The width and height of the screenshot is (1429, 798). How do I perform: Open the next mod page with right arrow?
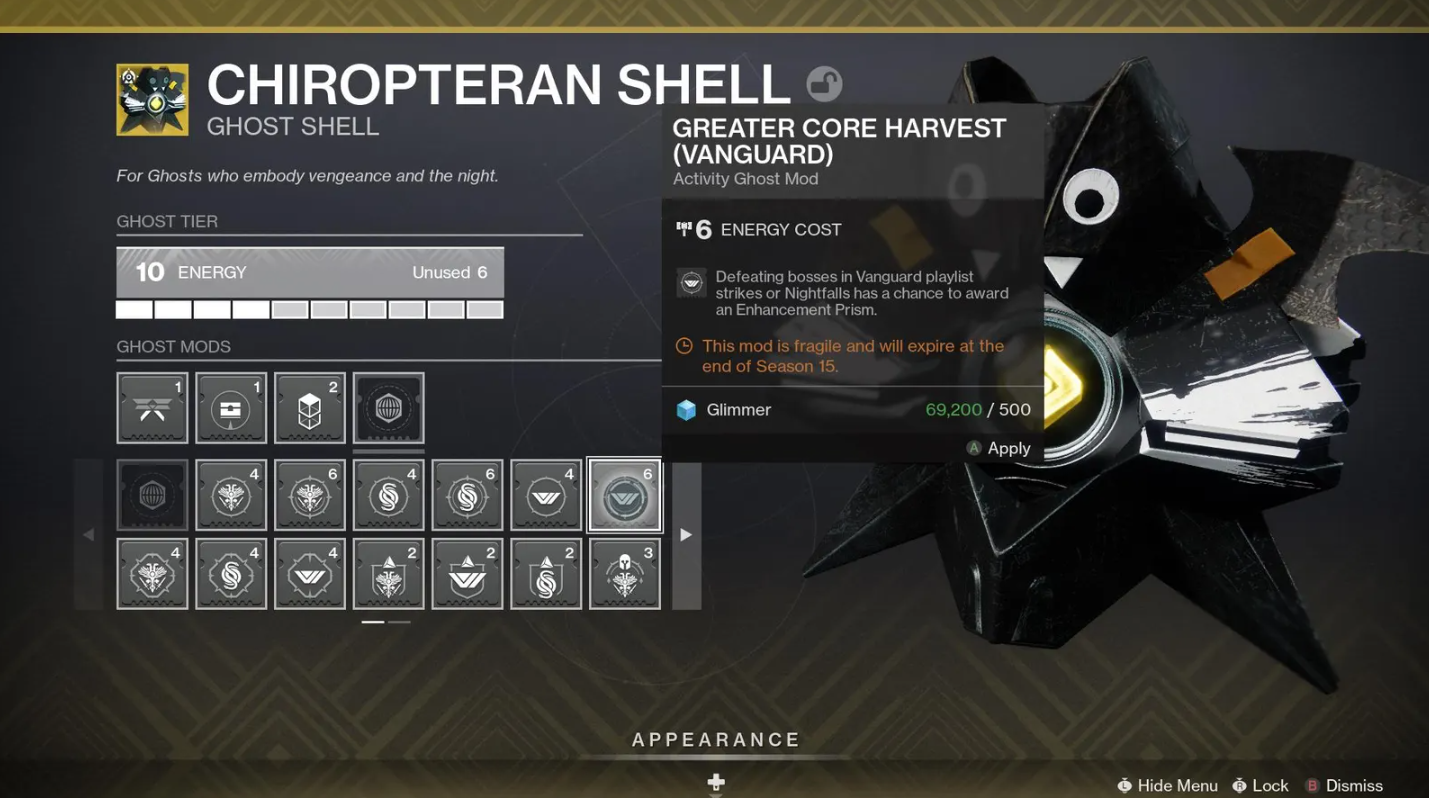(x=685, y=534)
